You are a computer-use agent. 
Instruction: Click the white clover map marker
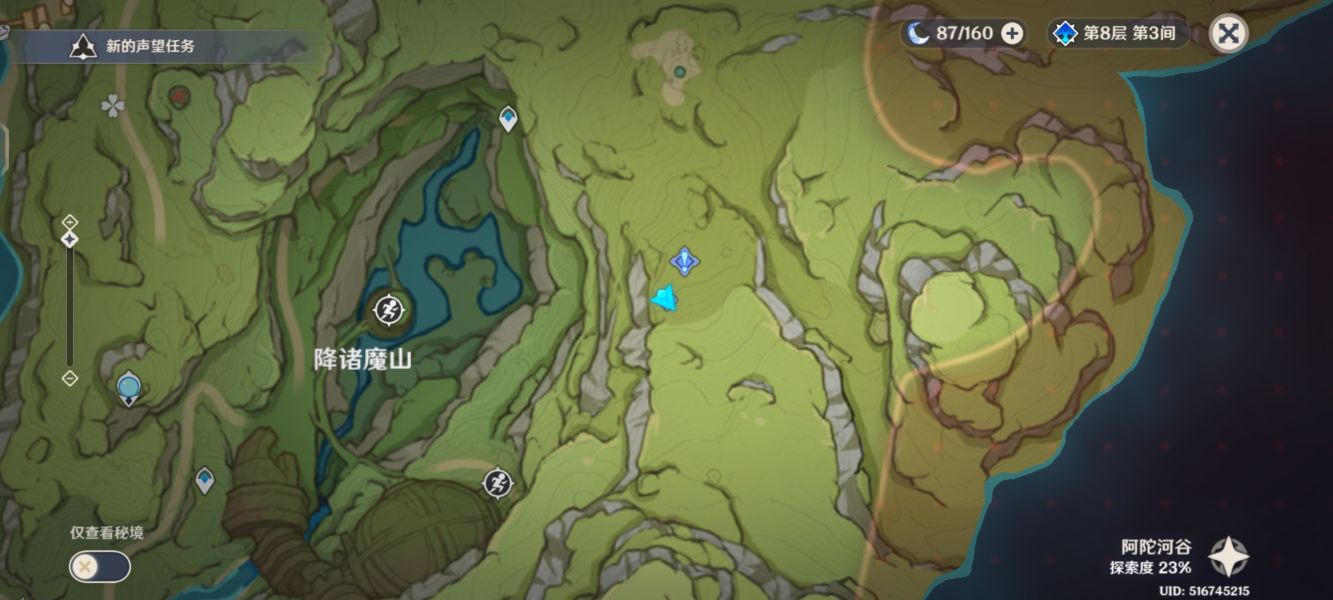tap(112, 104)
